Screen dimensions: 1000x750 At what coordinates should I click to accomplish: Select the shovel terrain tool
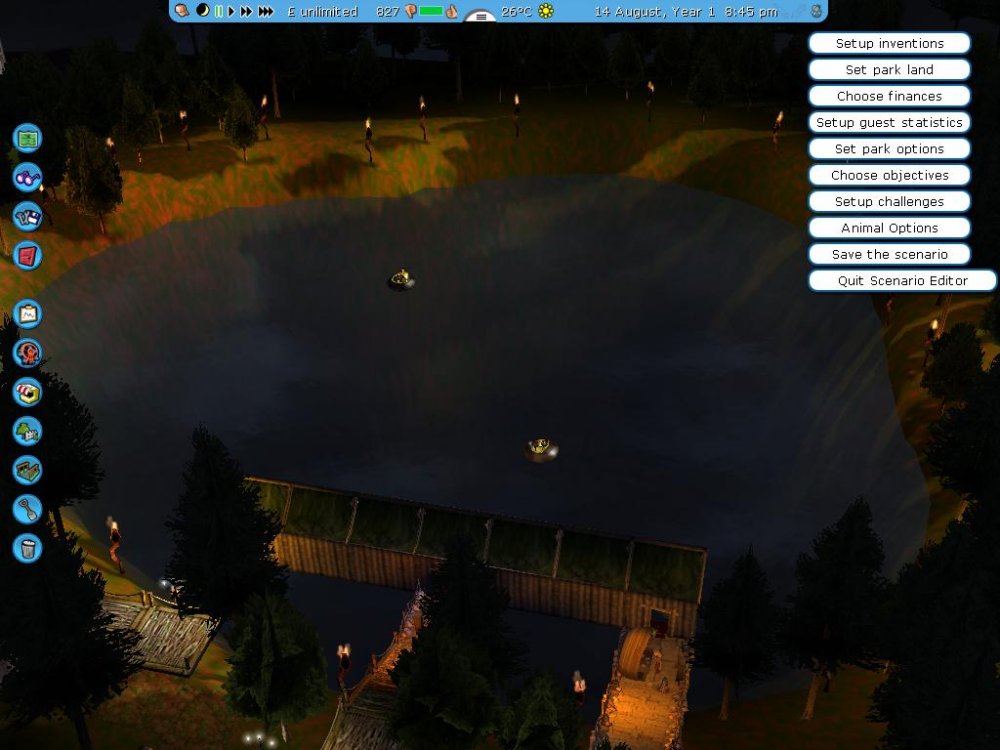pyautogui.click(x=27, y=509)
